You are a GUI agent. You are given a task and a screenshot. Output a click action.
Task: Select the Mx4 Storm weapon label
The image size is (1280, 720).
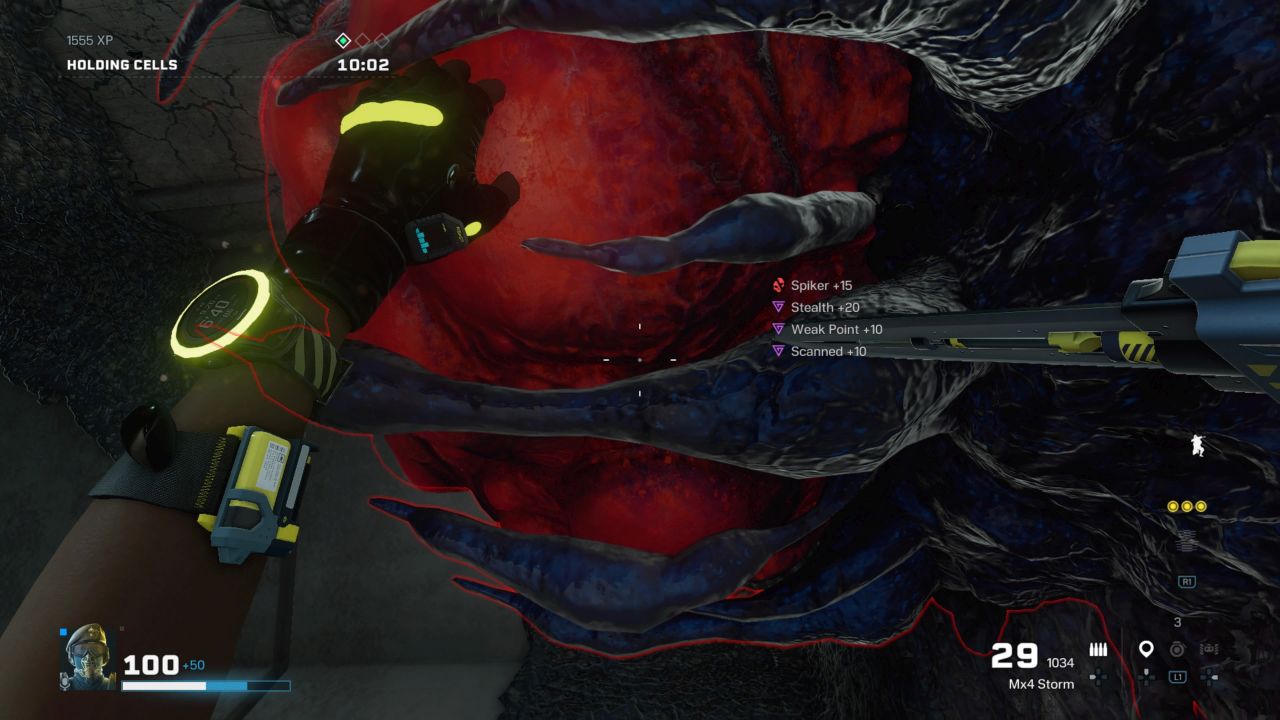[x=1041, y=684]
